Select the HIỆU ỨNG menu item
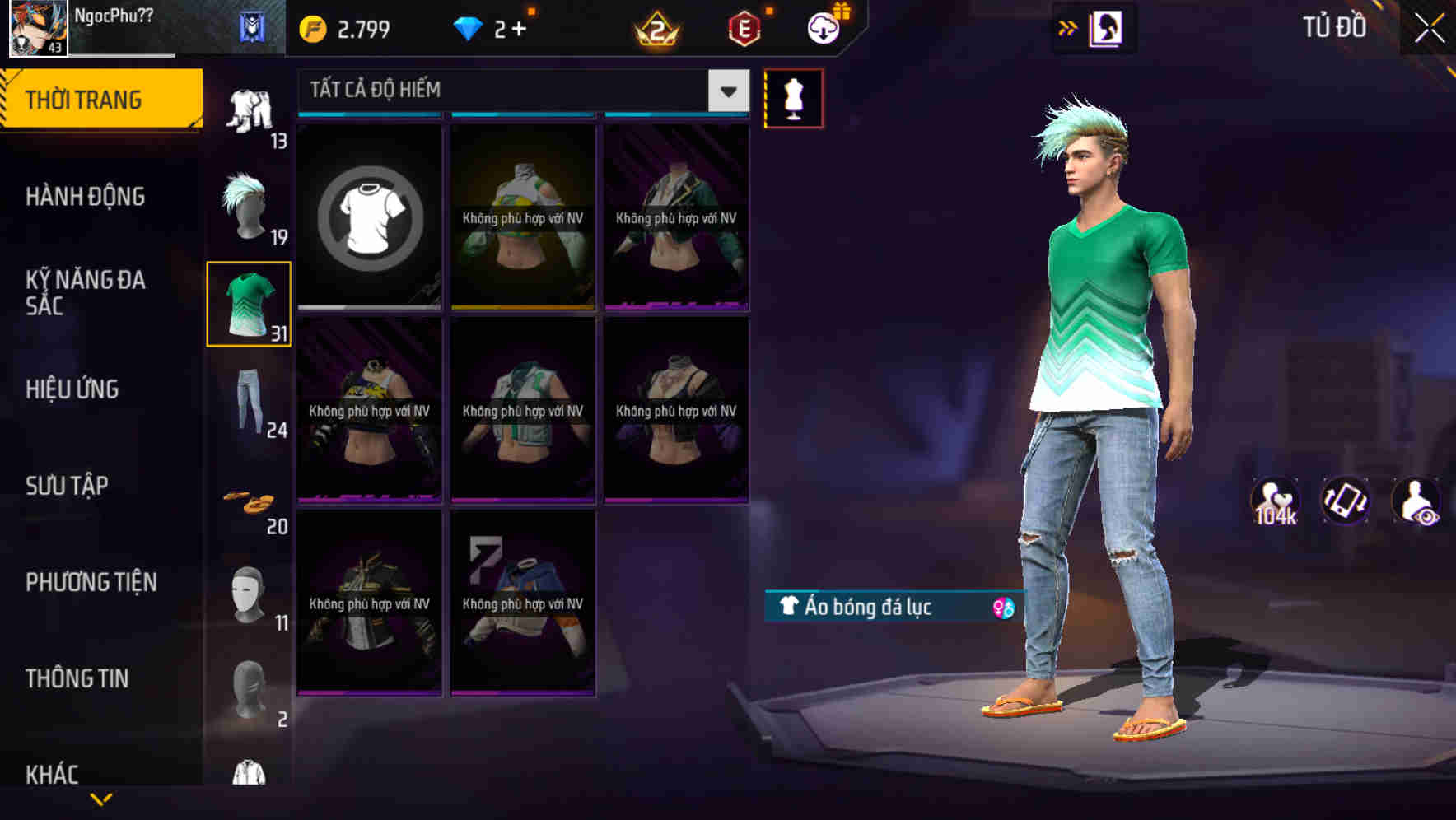Viewport: 1456px width, 820px height. [x=72, y=389]
